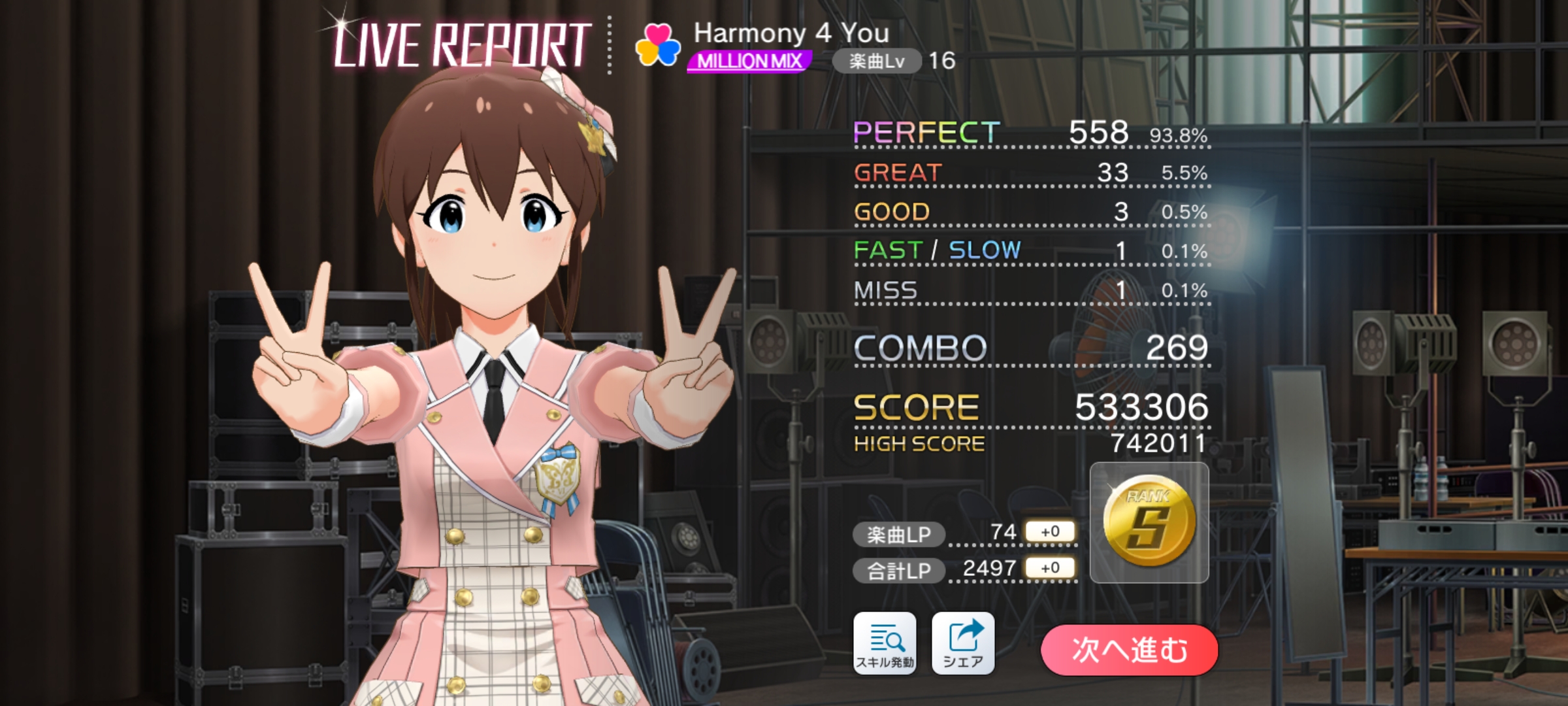
Task: Open the スキル発動 skill activation details
Action: tap(885, 643)
